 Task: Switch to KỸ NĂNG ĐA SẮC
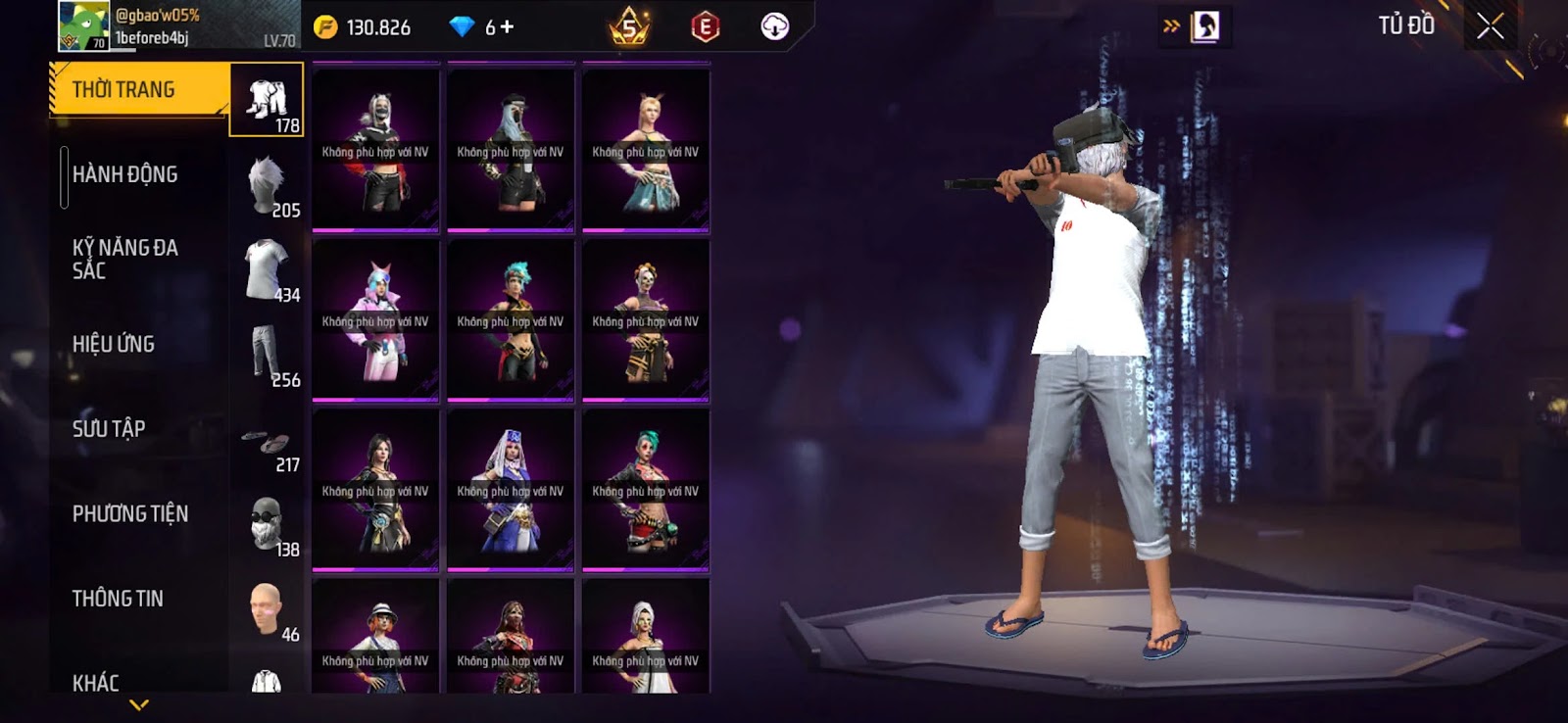125,259
